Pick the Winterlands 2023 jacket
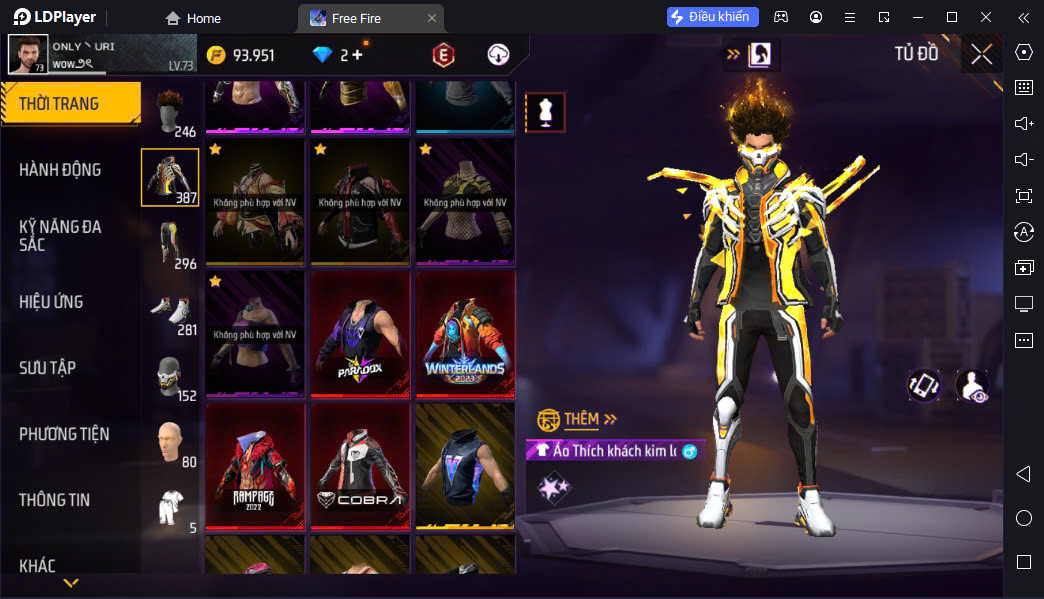 pos(465,334)
